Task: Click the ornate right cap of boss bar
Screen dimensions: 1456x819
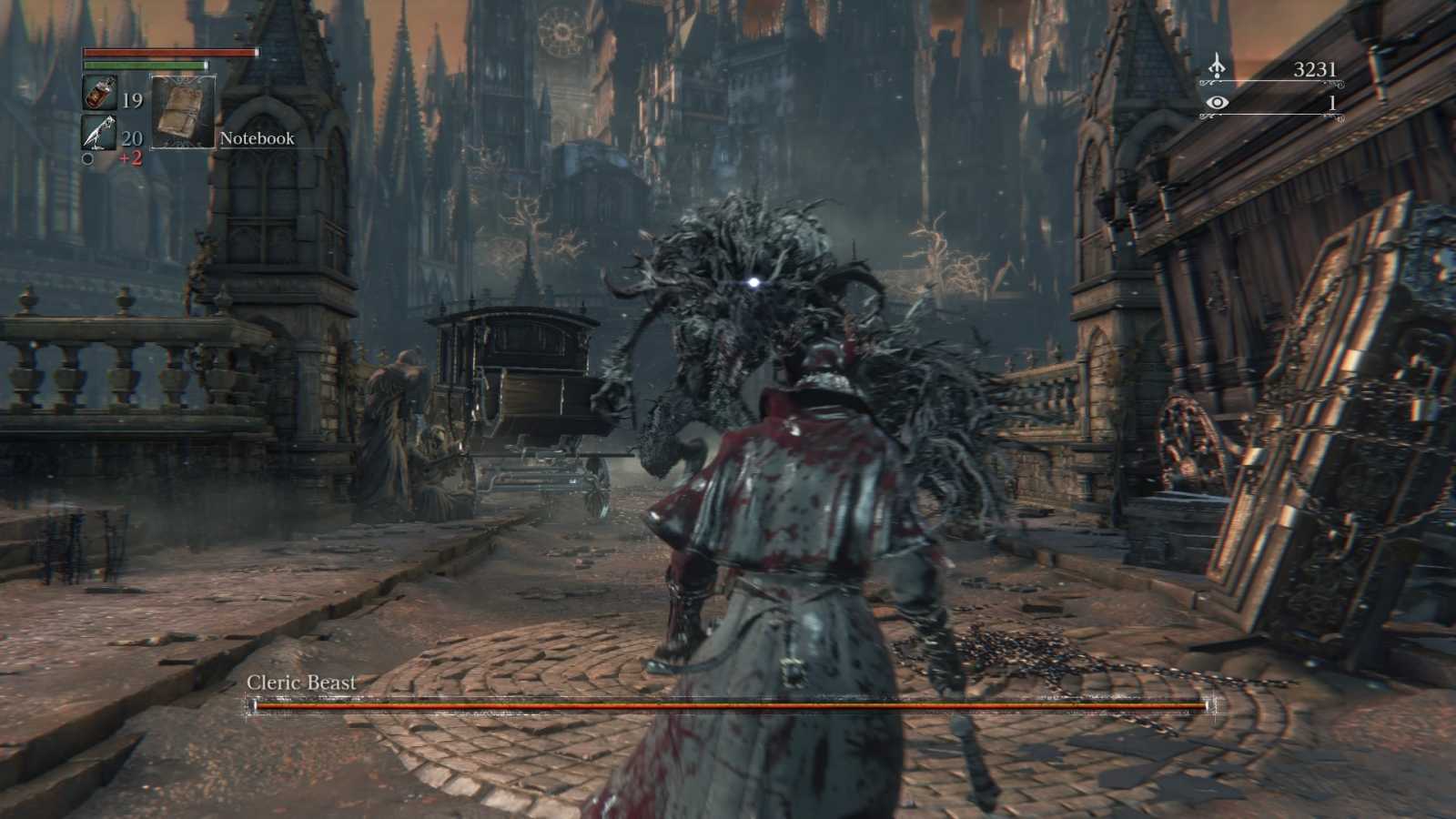Action: click(x=1210, y=703)
